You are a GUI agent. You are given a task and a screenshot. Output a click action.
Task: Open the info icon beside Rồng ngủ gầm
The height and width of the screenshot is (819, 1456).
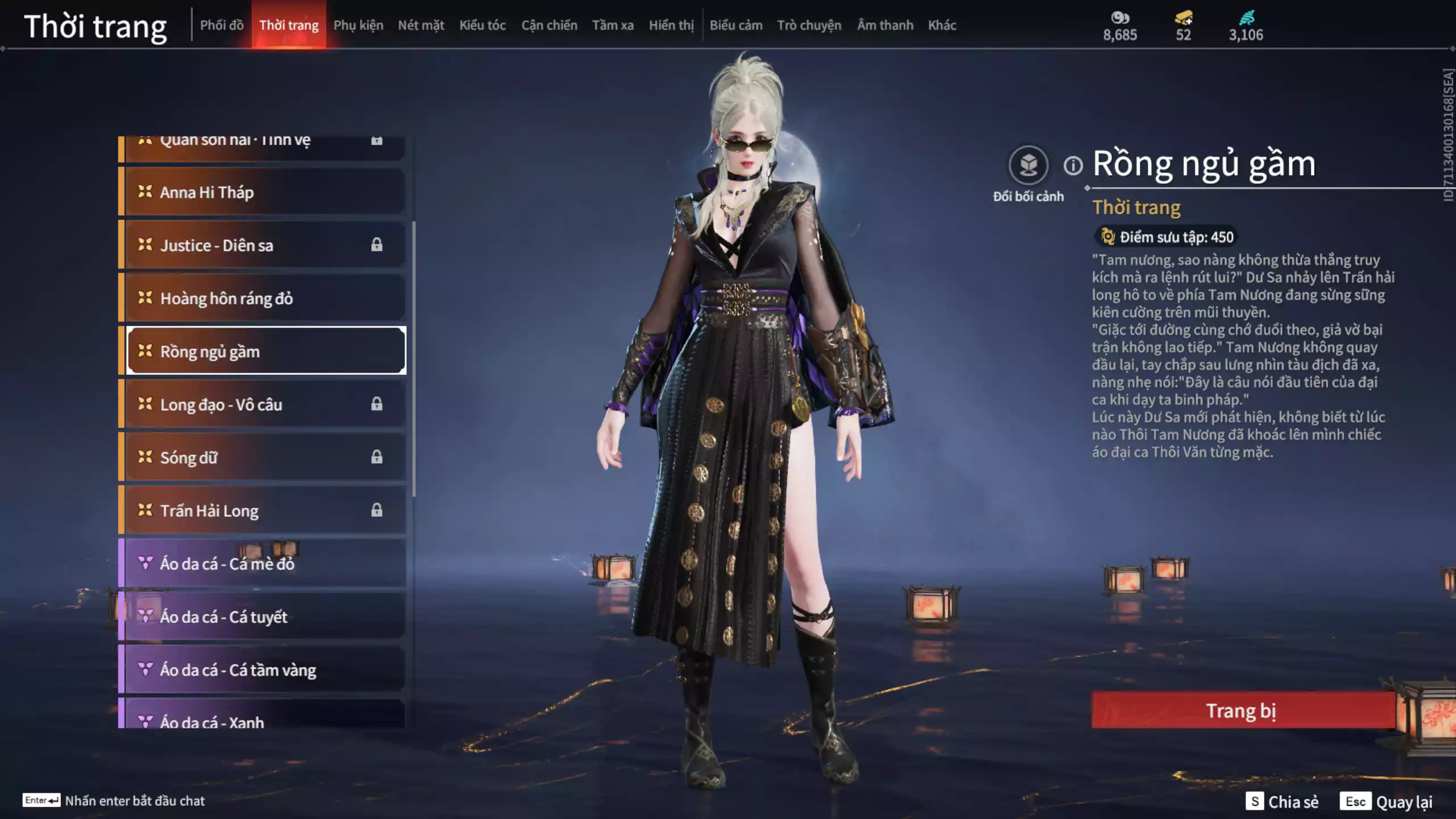point(1073,166)
